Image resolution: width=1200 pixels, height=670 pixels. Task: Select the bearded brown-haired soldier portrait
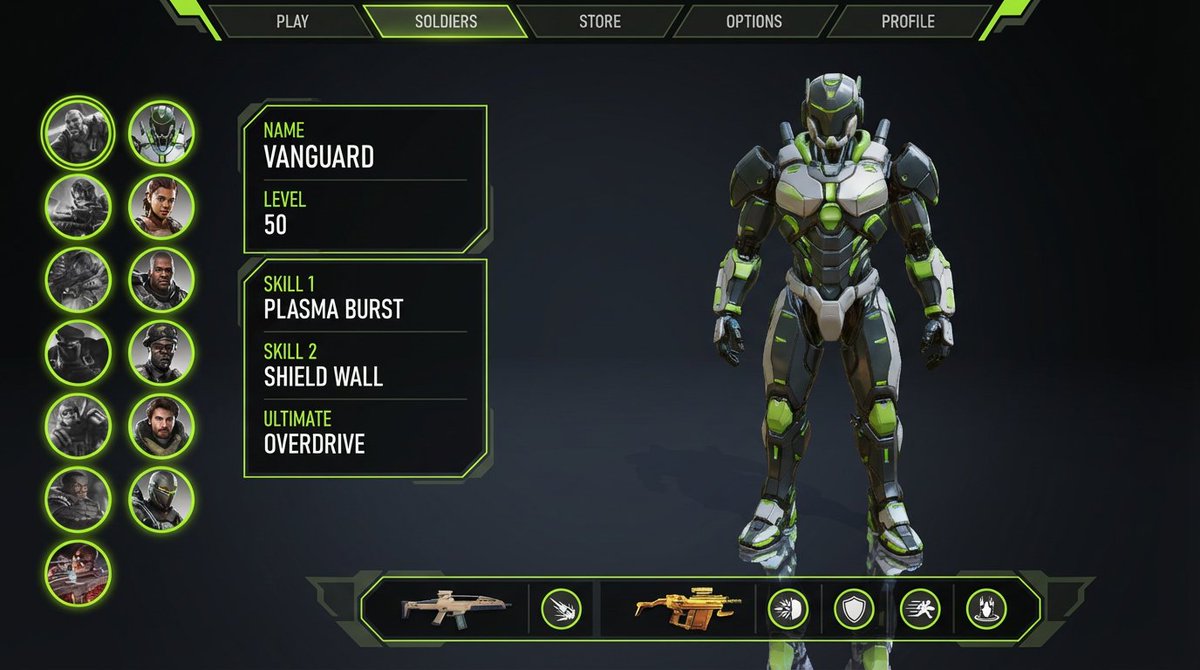pyautogui.click(x=161, y=425)
